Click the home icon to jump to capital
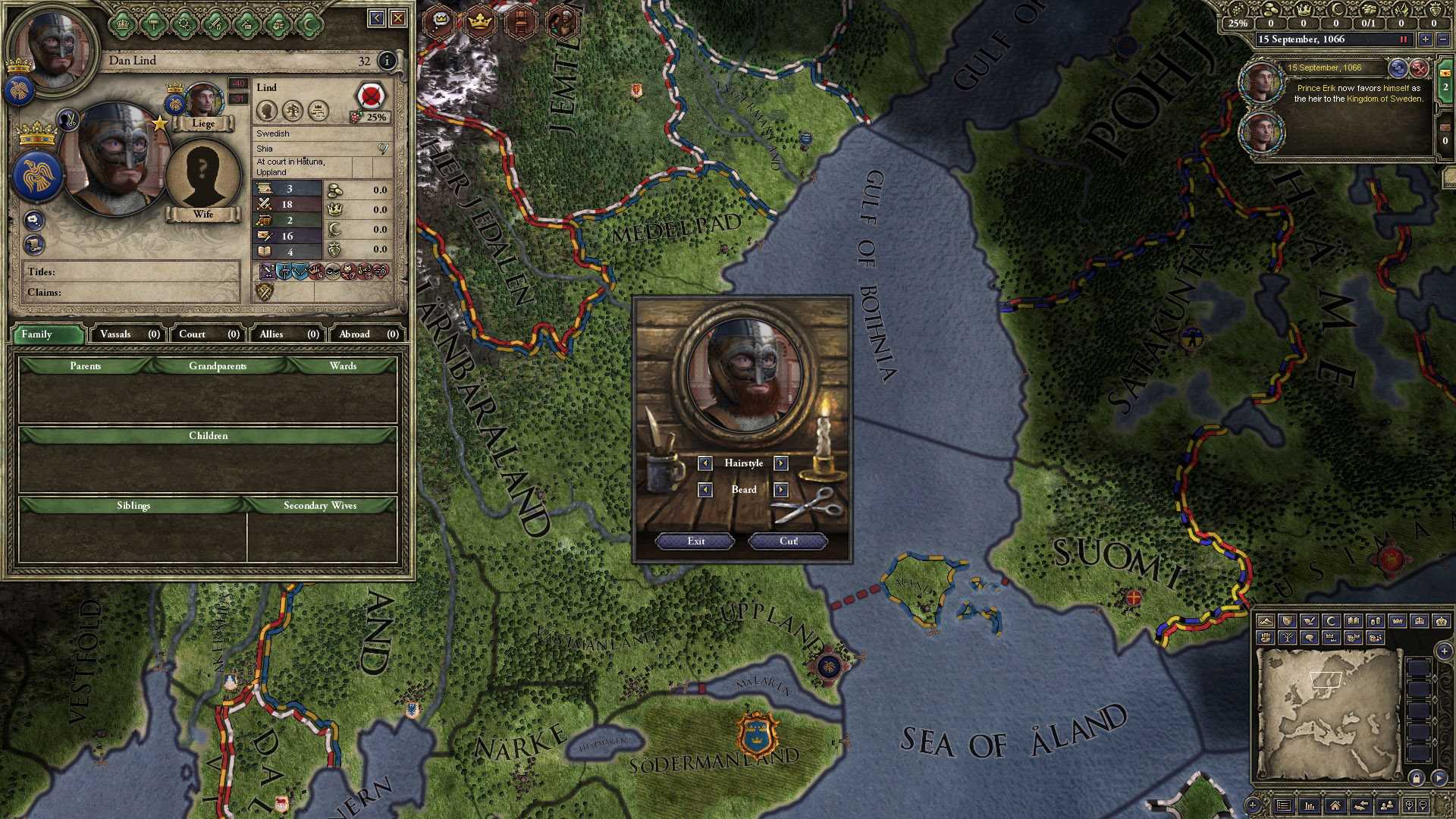The height and width of the screenshot is (819, 1456). point(1335,805)
